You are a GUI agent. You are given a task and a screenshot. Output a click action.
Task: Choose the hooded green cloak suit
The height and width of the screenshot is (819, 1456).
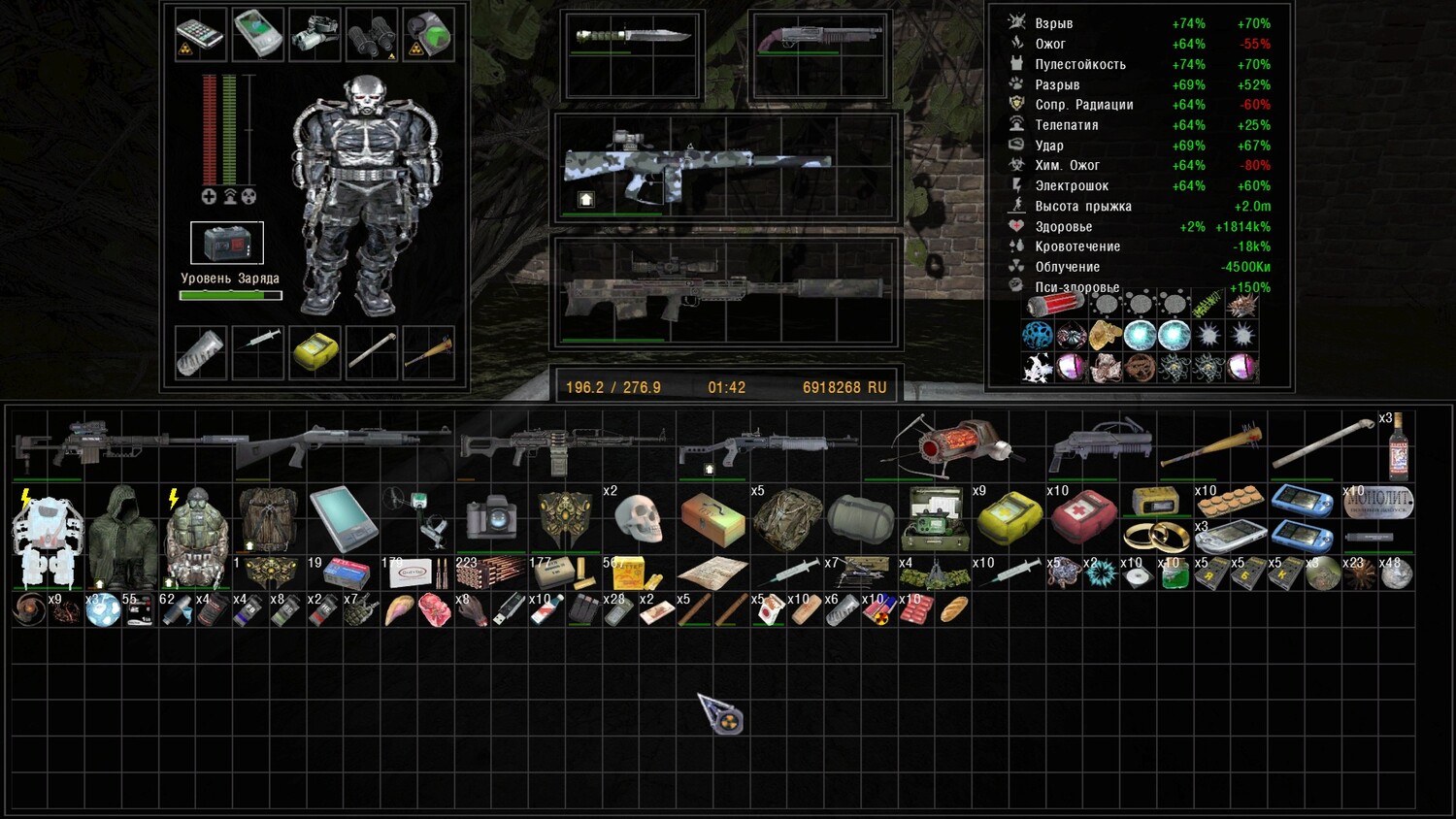[x=121, y=537]
